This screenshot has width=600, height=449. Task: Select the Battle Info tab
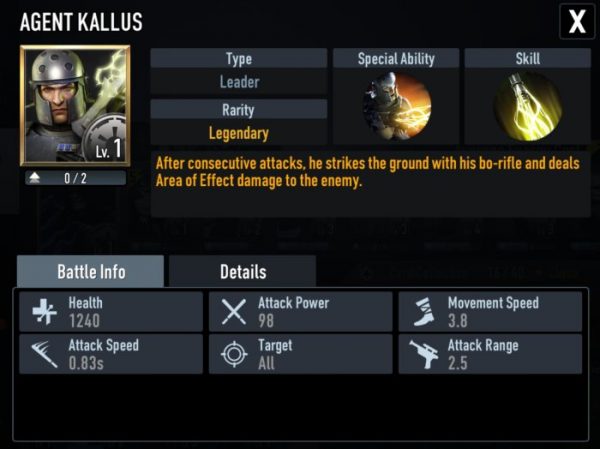(90, 271)
